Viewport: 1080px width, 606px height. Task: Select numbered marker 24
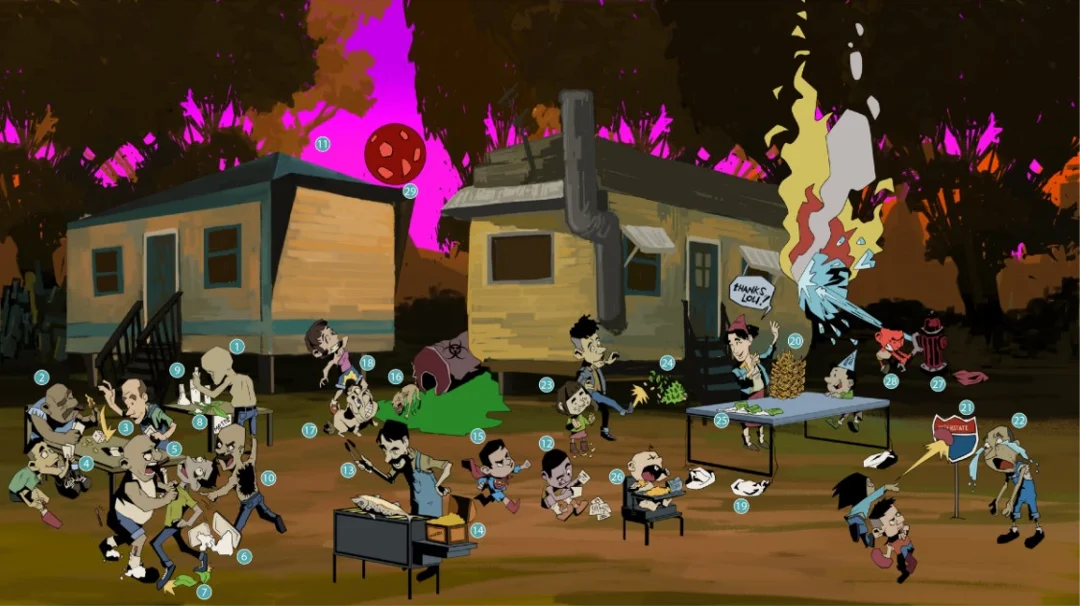[667, 364]
